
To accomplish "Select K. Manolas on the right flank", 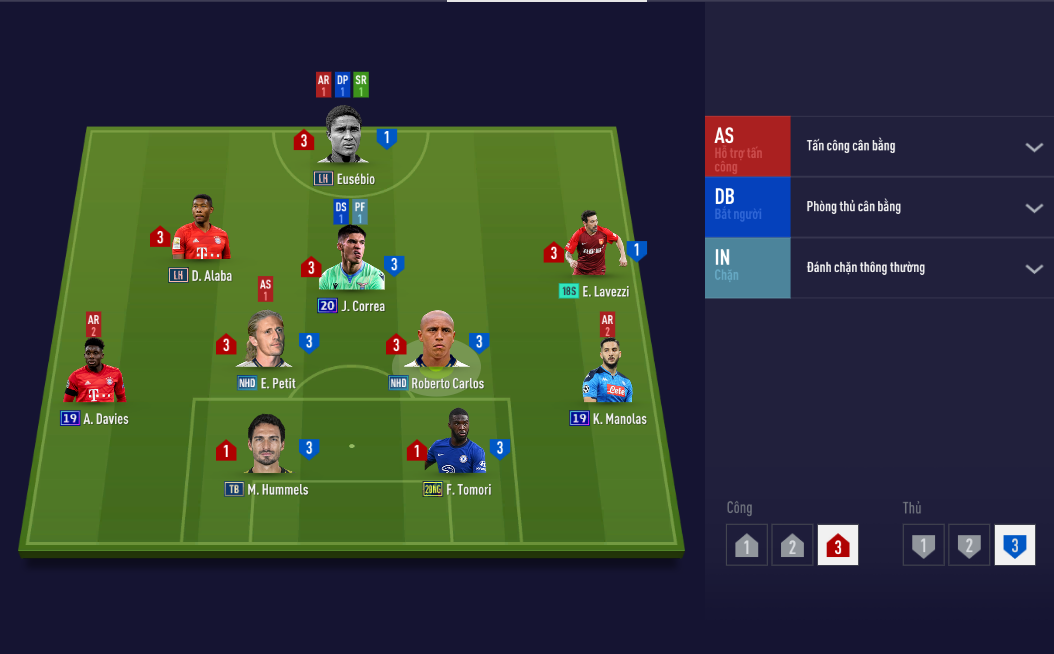I will point(607,372).
